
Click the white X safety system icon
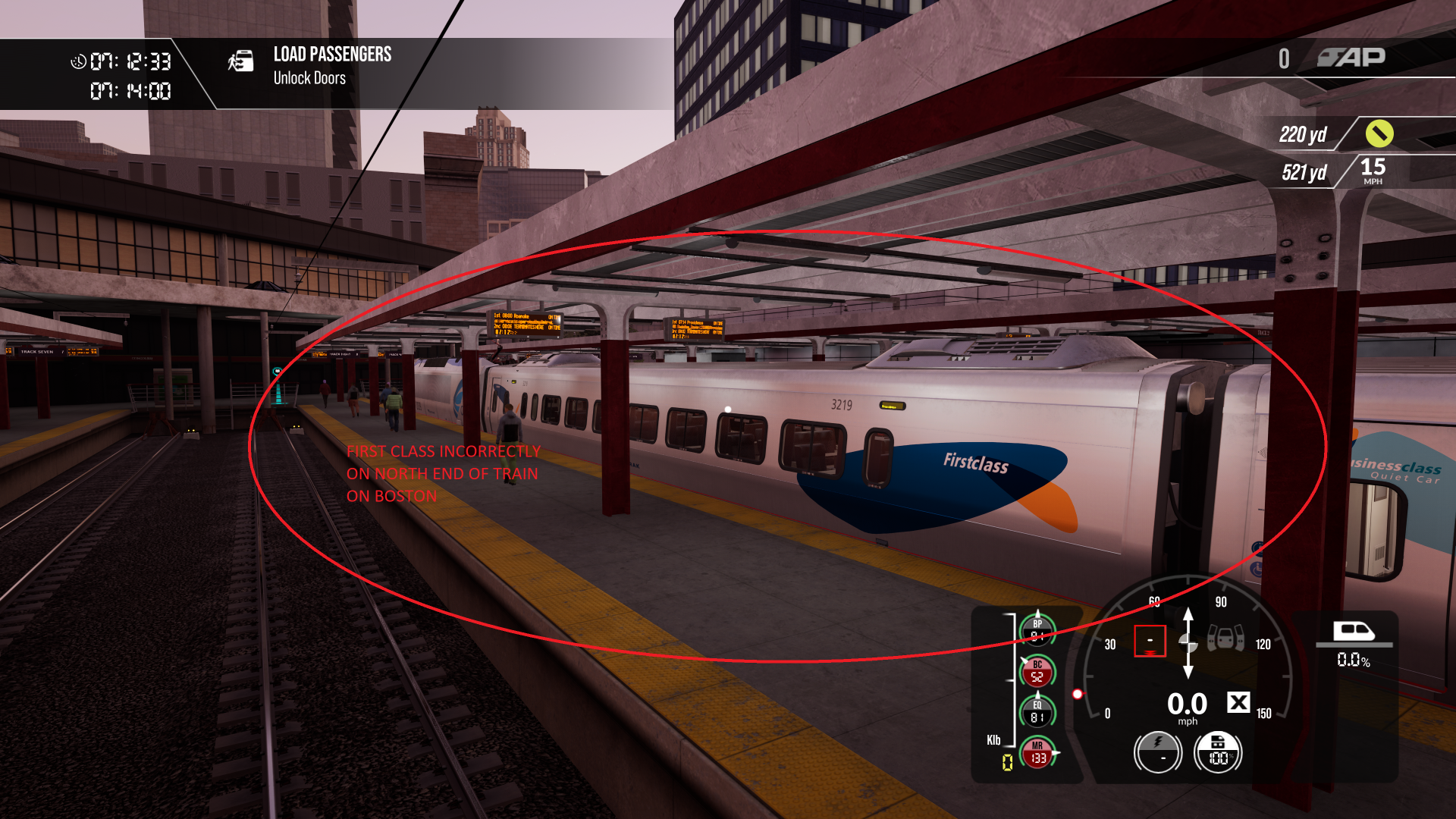pyautogui.click(x=1238, y=703)
